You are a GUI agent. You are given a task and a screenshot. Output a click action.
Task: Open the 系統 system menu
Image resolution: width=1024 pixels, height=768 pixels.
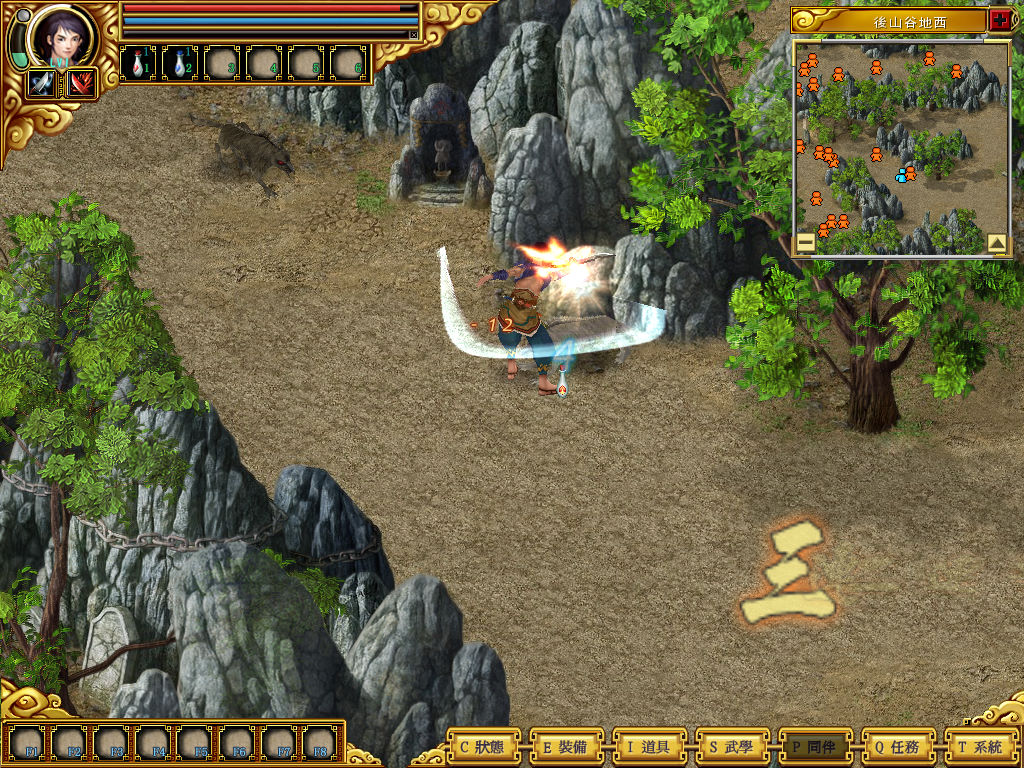click(x=981, y=746)
